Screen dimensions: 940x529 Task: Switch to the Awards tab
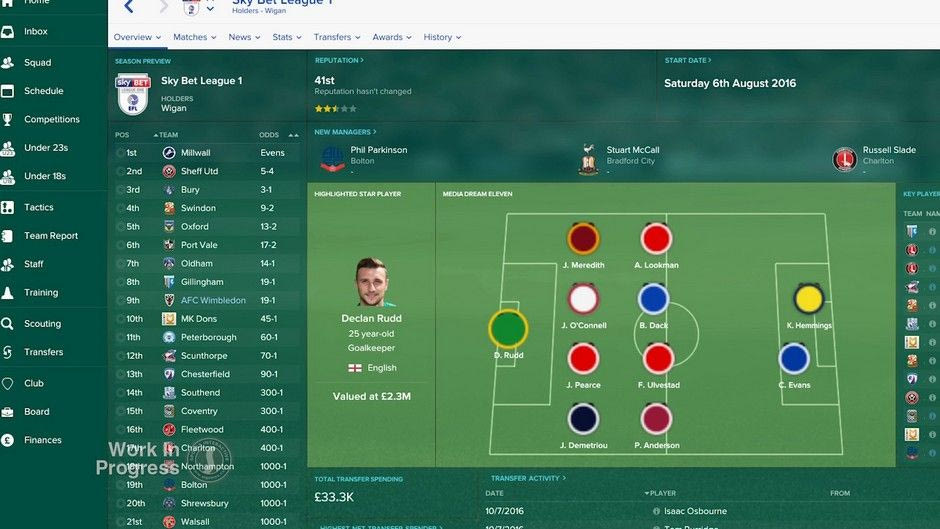pos(391,37)
